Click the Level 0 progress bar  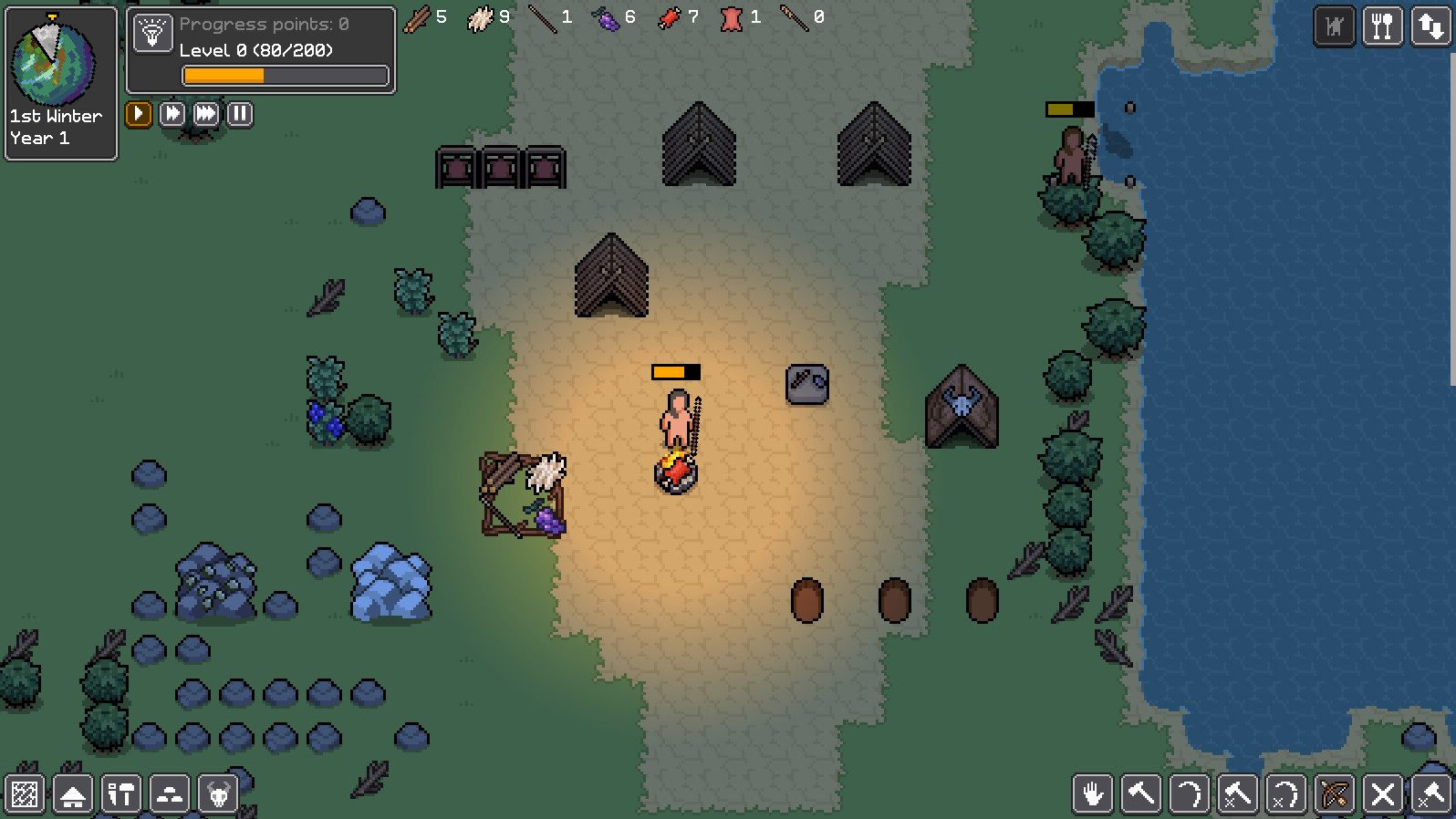click(x=284, y=76)
